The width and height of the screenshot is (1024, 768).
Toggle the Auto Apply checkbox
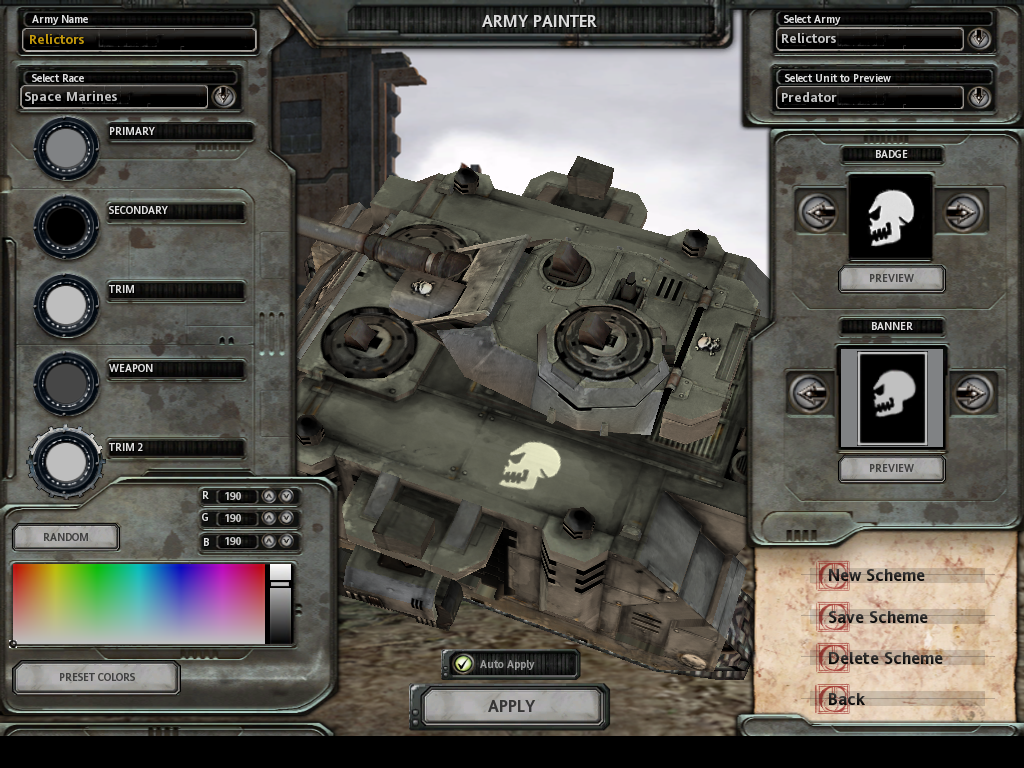(463, 664)
